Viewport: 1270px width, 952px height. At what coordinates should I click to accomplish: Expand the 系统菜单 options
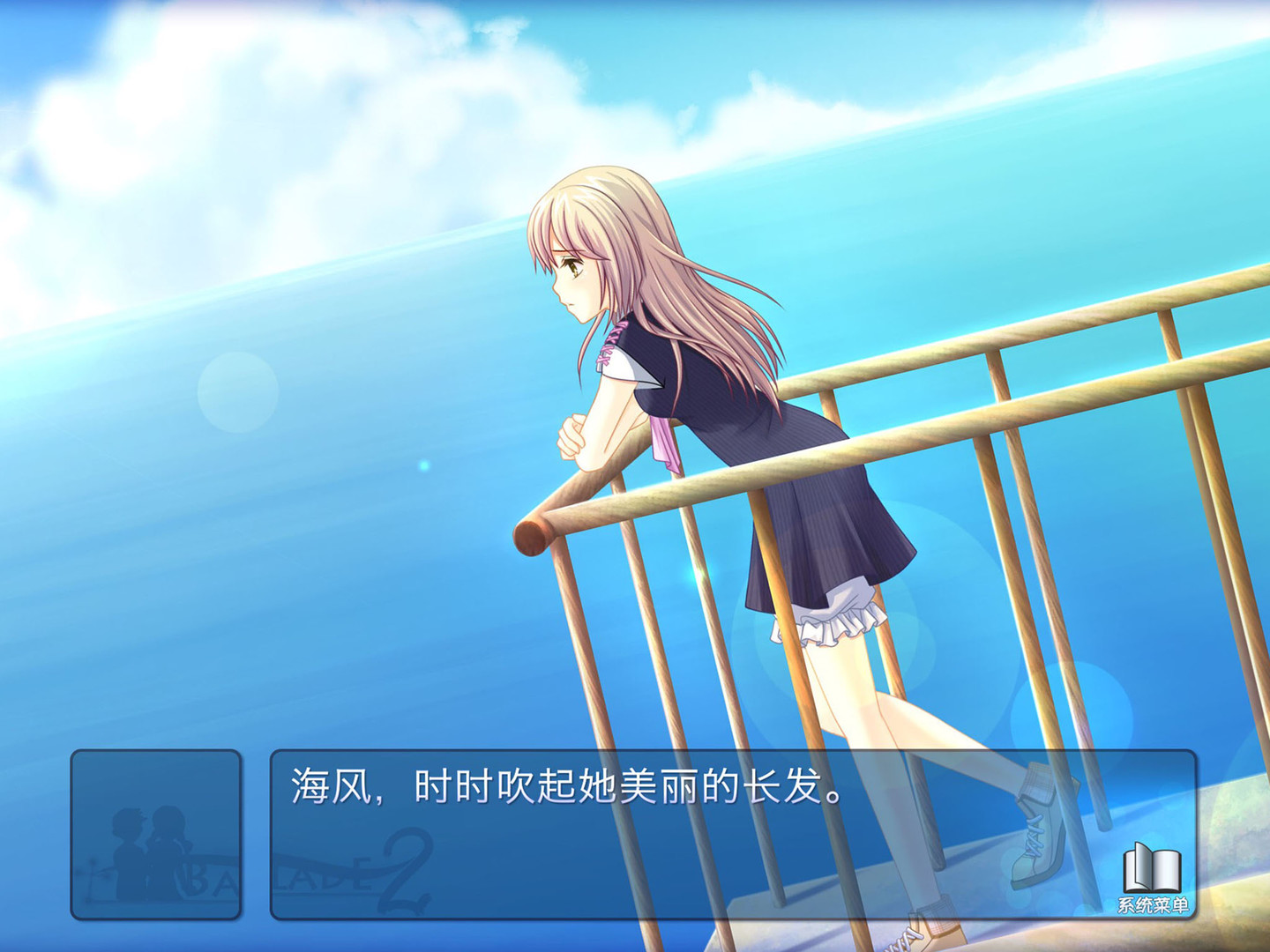click(1152, 881)
